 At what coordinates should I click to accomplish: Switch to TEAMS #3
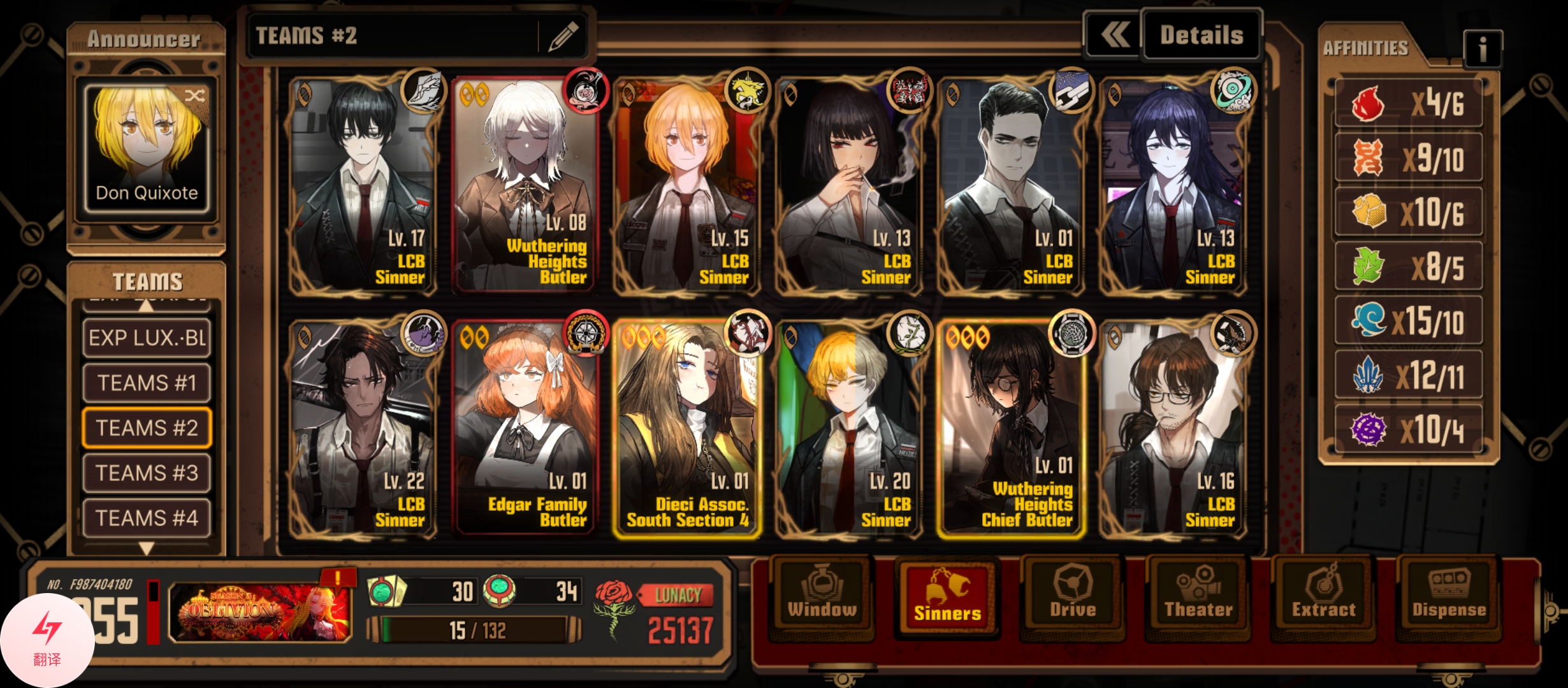pos(147,473)
